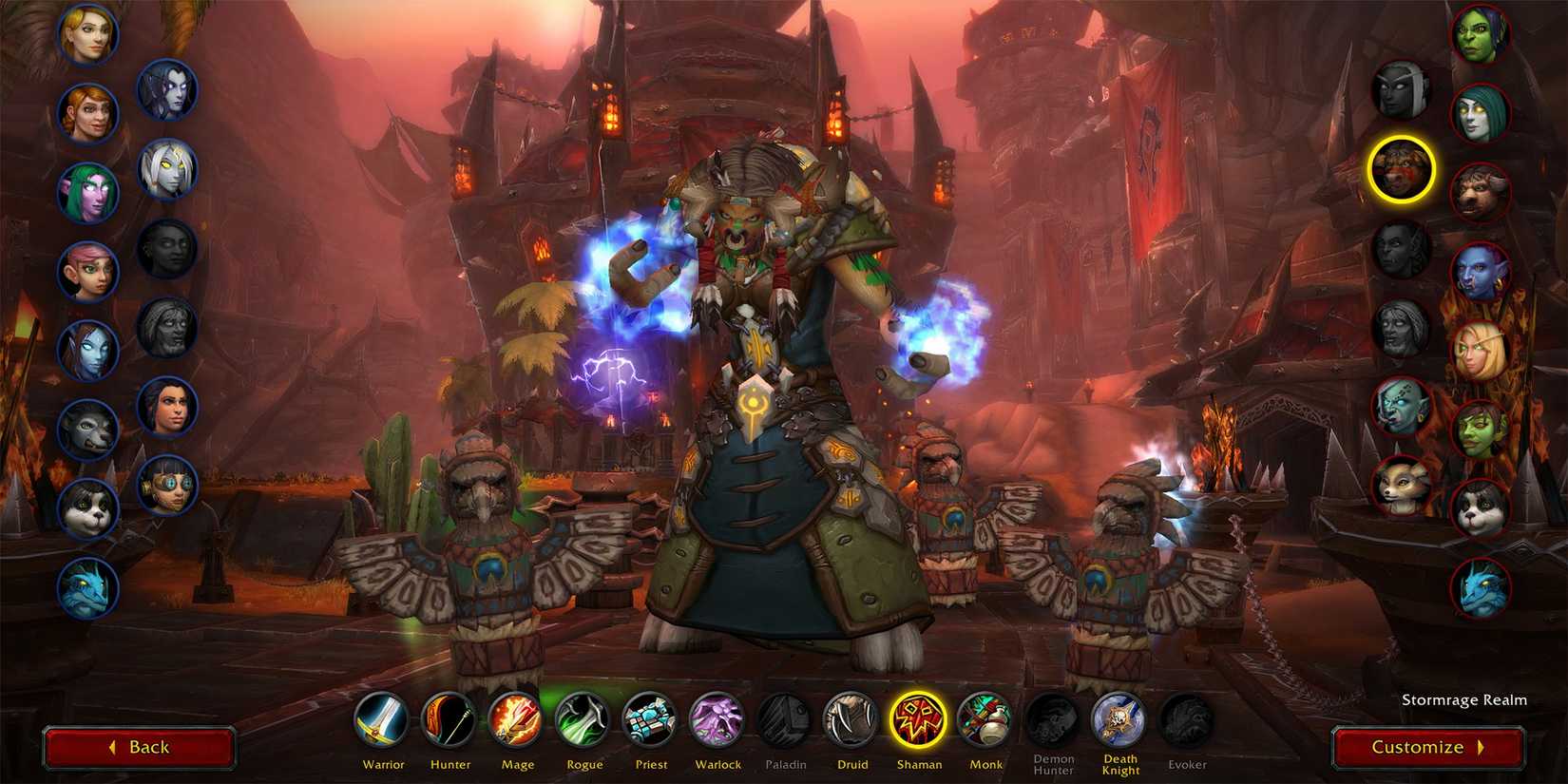Select the Warrior class icon
This screenshot has width=1568, height=784.
[x=383, y=720]
